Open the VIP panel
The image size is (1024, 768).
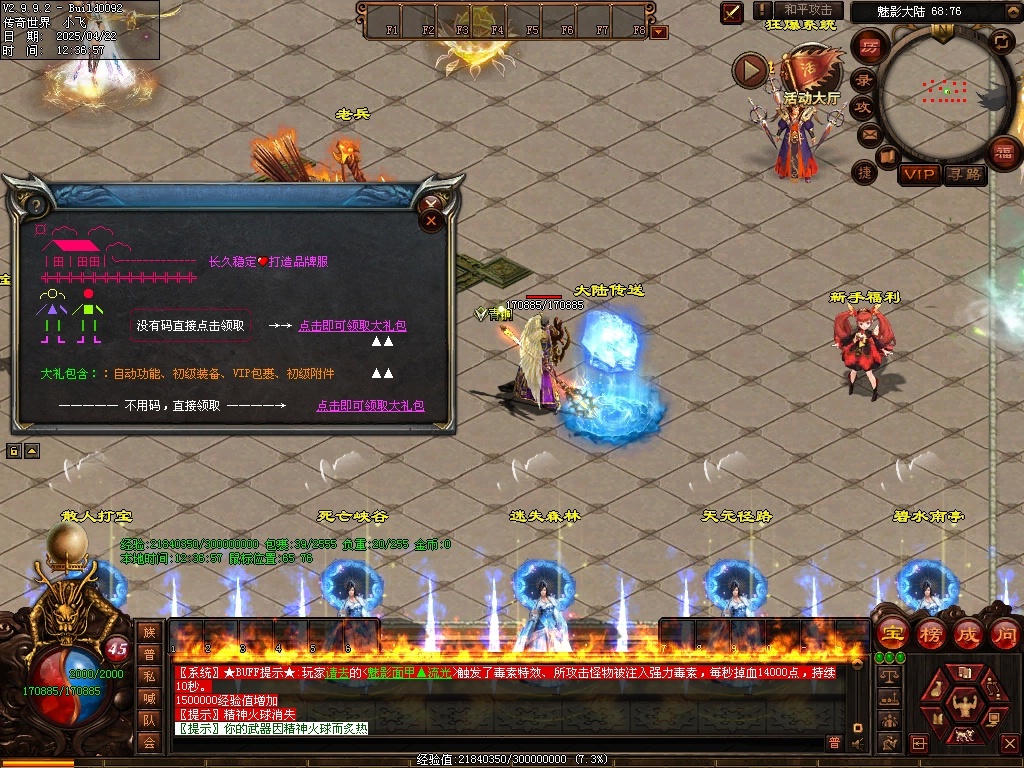coord(919,175)
